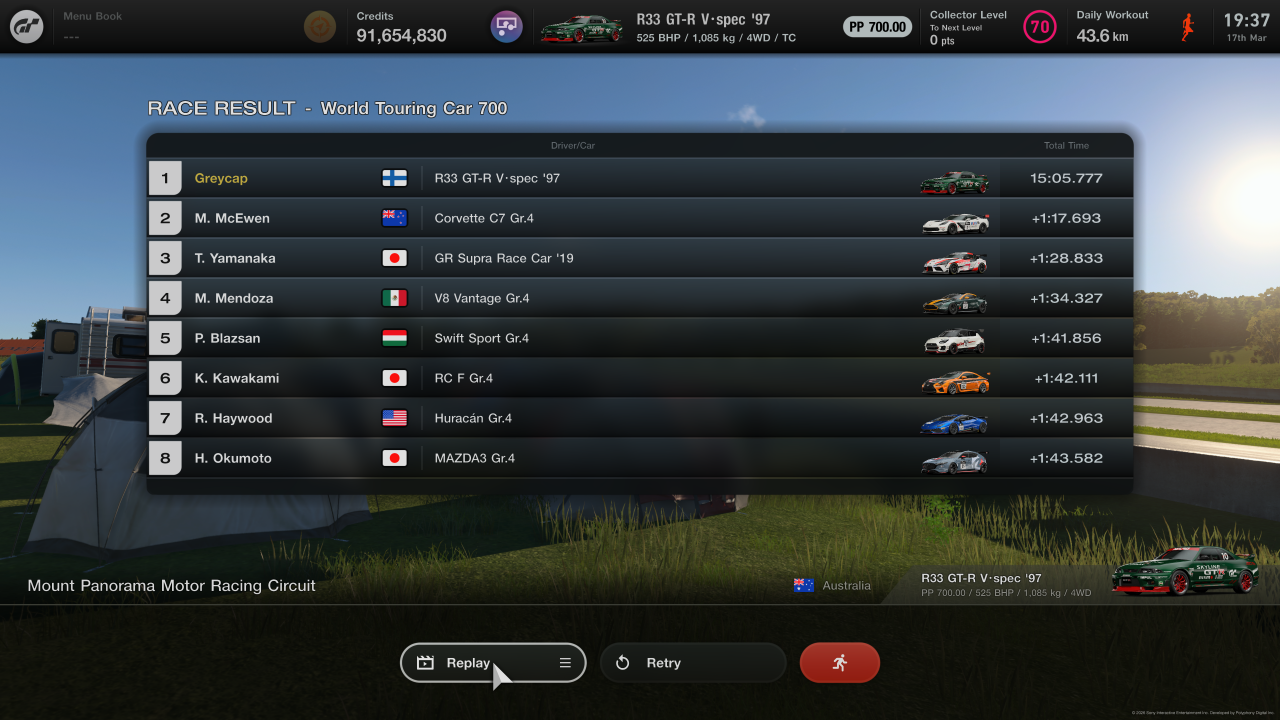The image size is (1280, 720).
Task: Select M. McEwen's Corvette C7 row
Action: pos(640,217)
